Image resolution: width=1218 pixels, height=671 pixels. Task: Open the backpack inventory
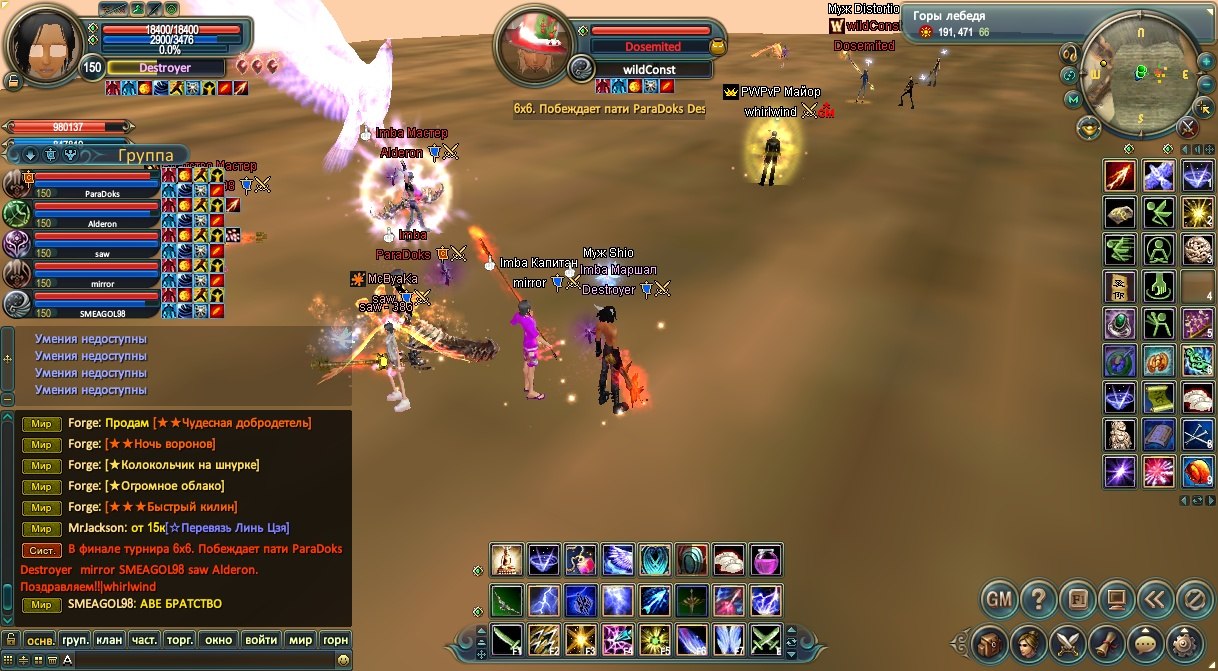pos(991,642)
